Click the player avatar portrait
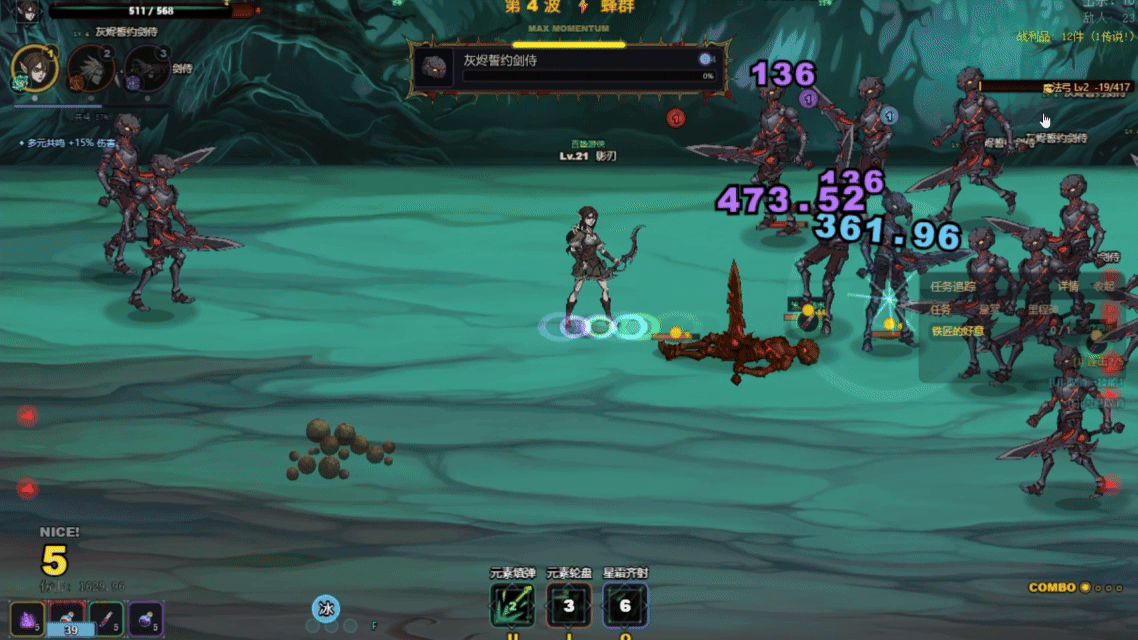Screen dimensions: 1138x640 coord(28,11)
